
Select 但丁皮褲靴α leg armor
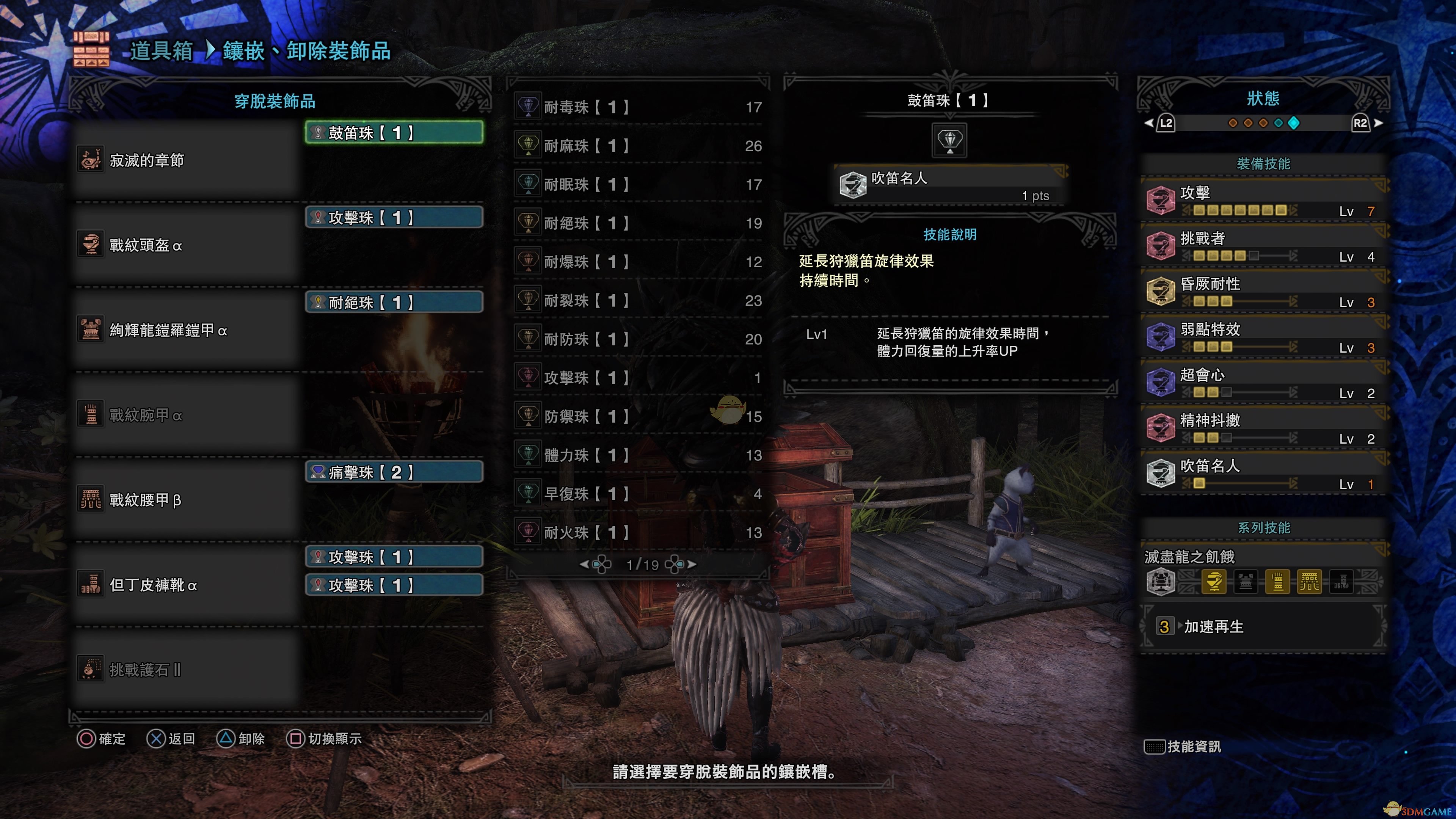[187, 584]
